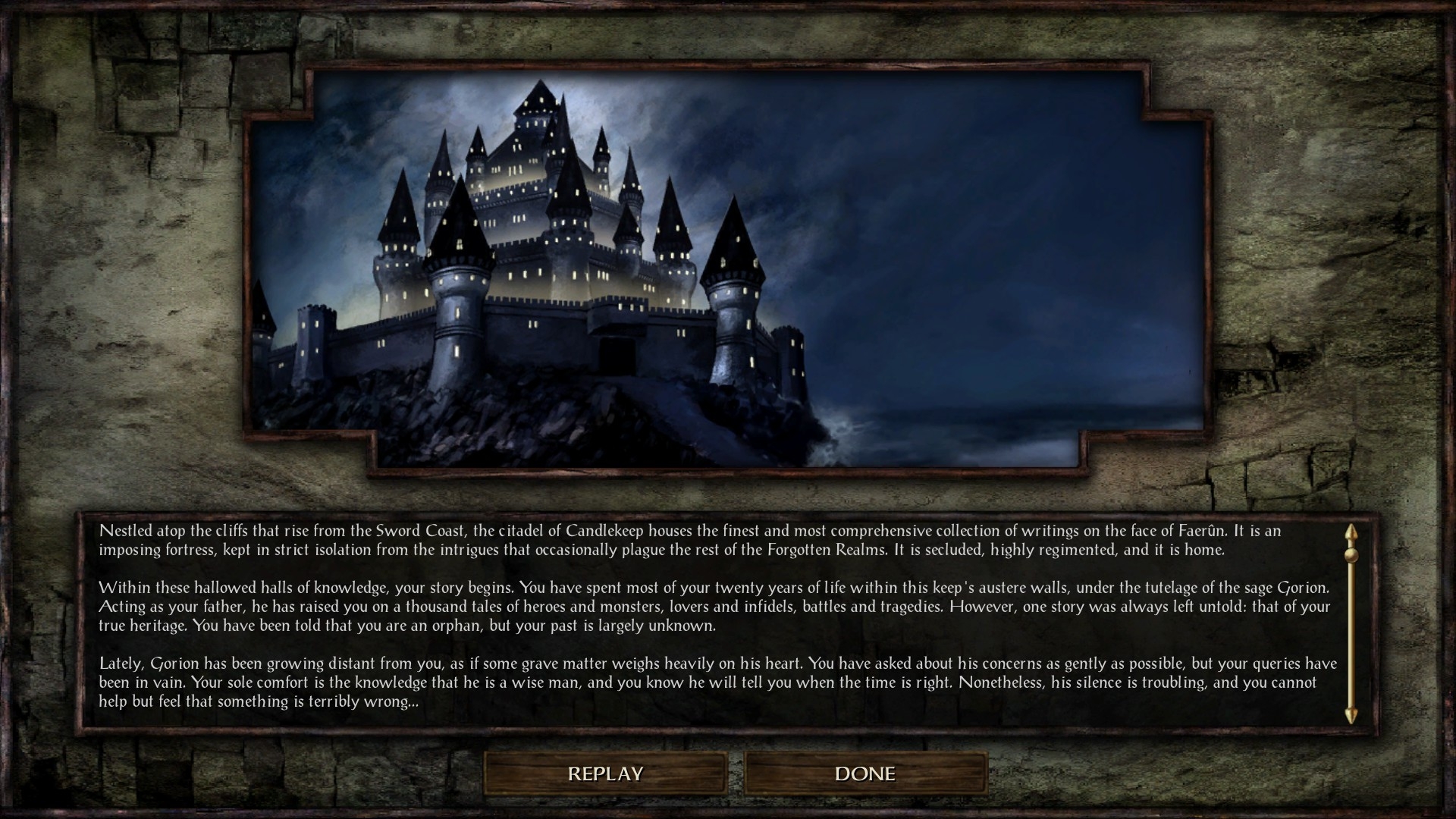Screen dimensions: 1456x819
Task: Click the text scrollbar's down arrow
Action: [x=1351, y=717]
